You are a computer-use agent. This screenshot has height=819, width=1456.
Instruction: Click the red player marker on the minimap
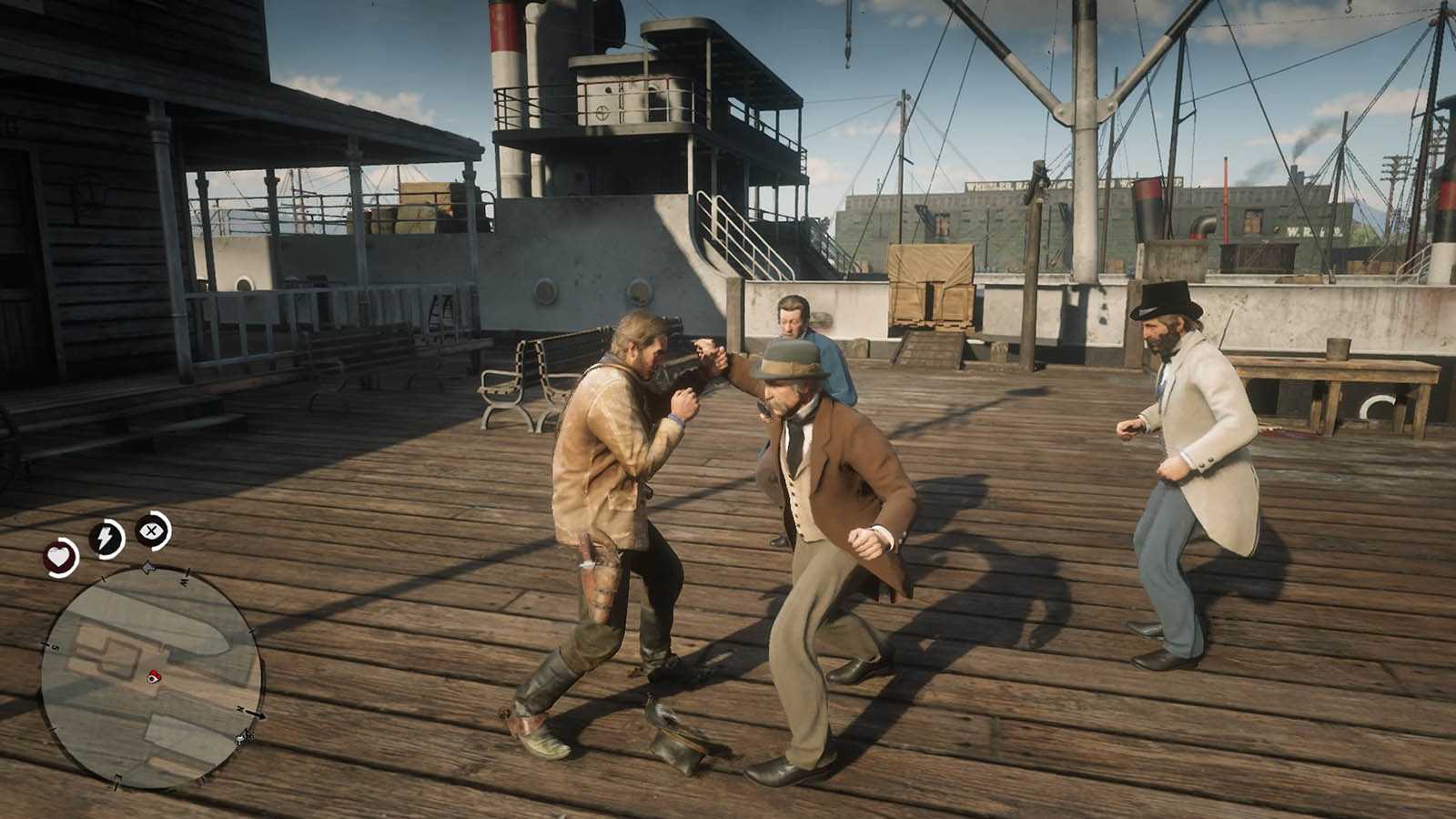154,676
